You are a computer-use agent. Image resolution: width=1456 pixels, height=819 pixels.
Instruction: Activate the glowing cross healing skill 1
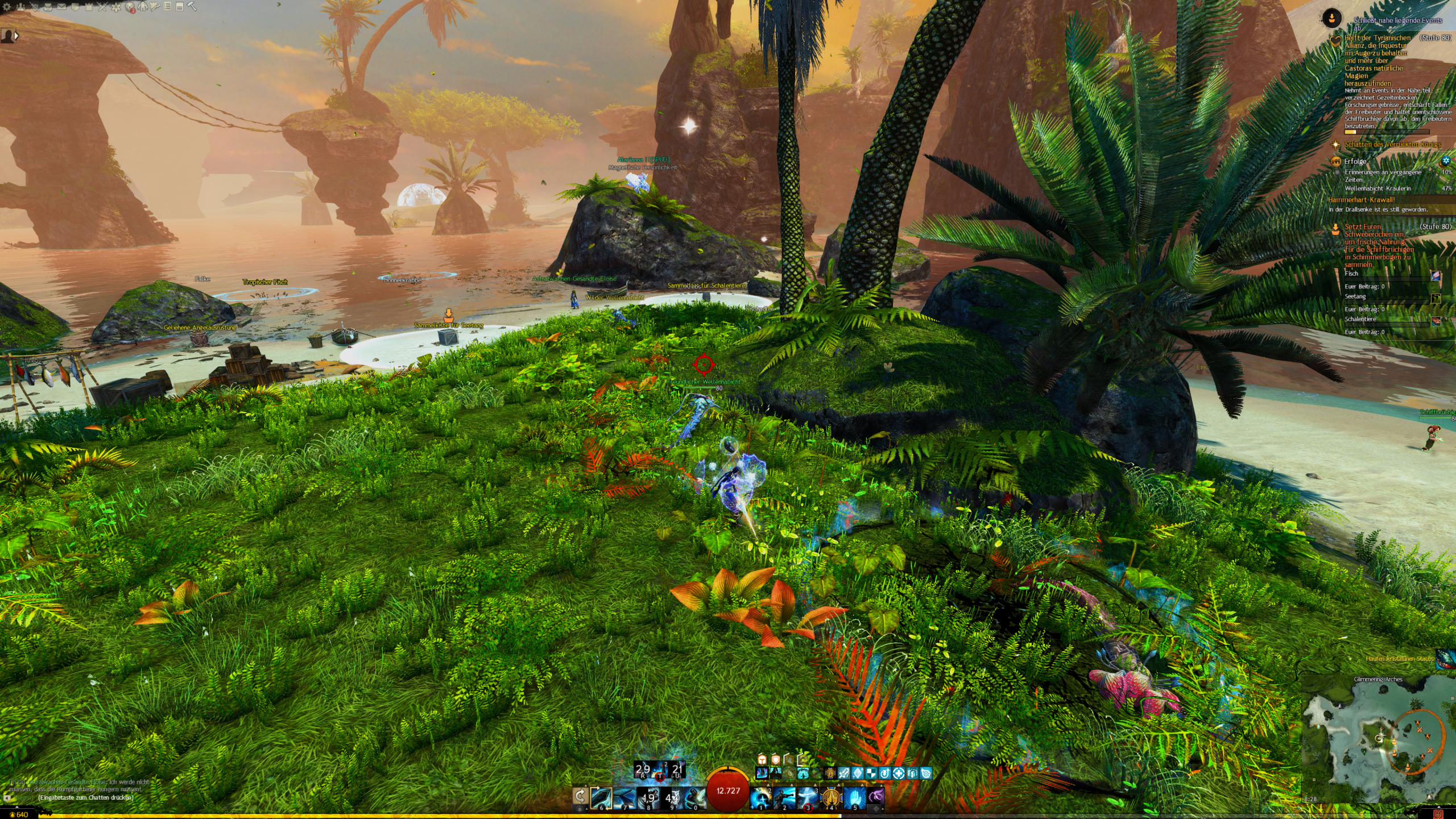761,797
